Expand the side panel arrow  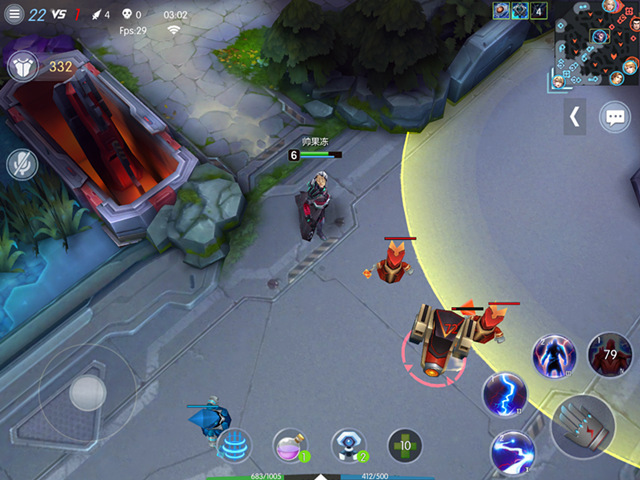tap(575, 117)
